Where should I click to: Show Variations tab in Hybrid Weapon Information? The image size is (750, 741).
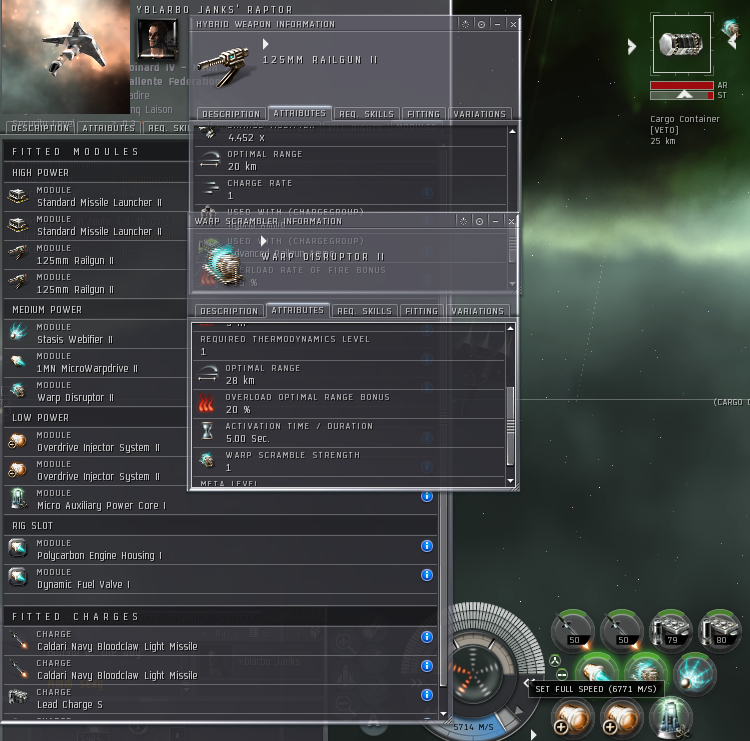tap(479, 114)
